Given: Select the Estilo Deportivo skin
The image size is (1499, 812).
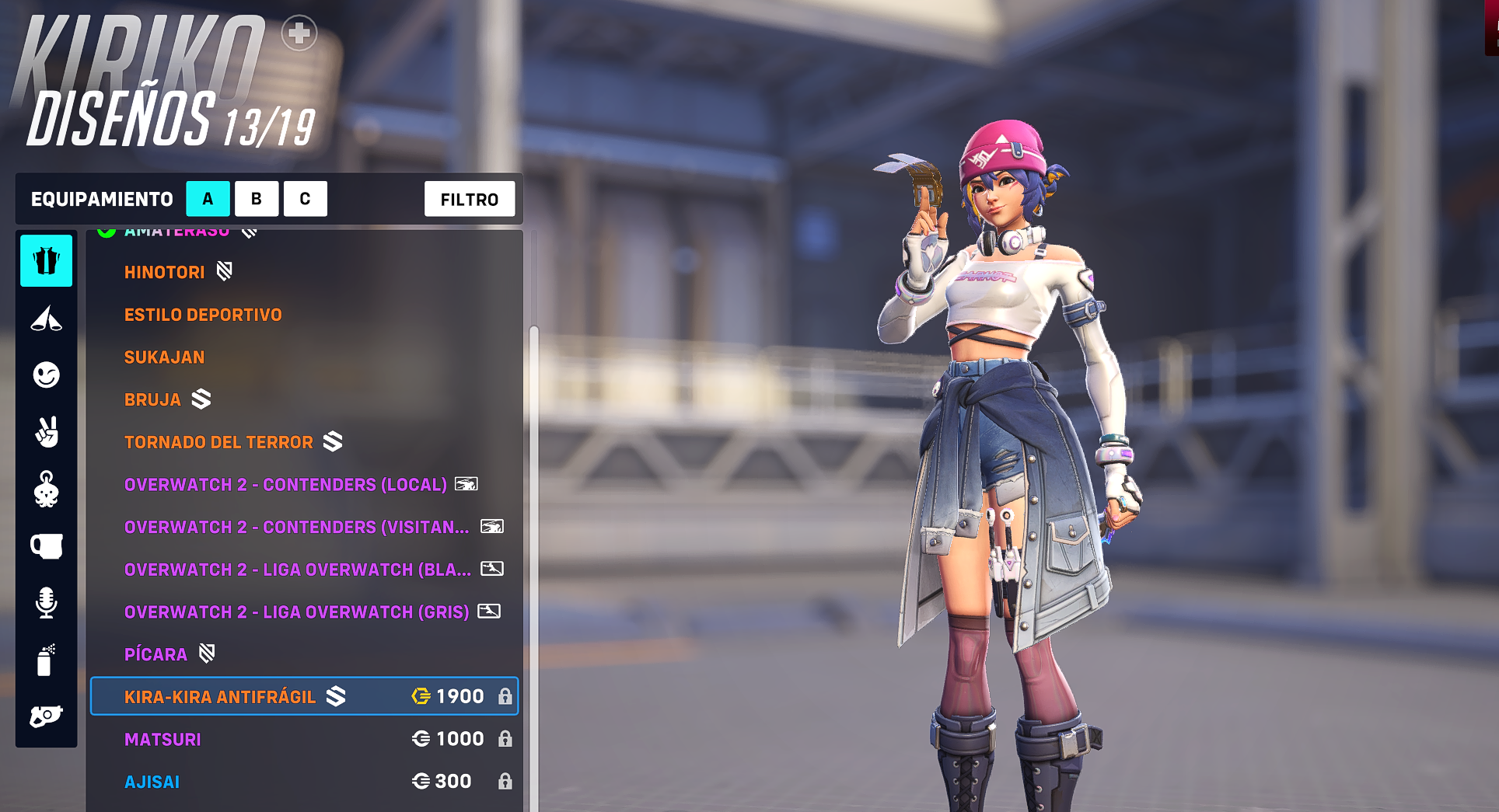Looking at the screenshot, I should [x=203, y=315].
